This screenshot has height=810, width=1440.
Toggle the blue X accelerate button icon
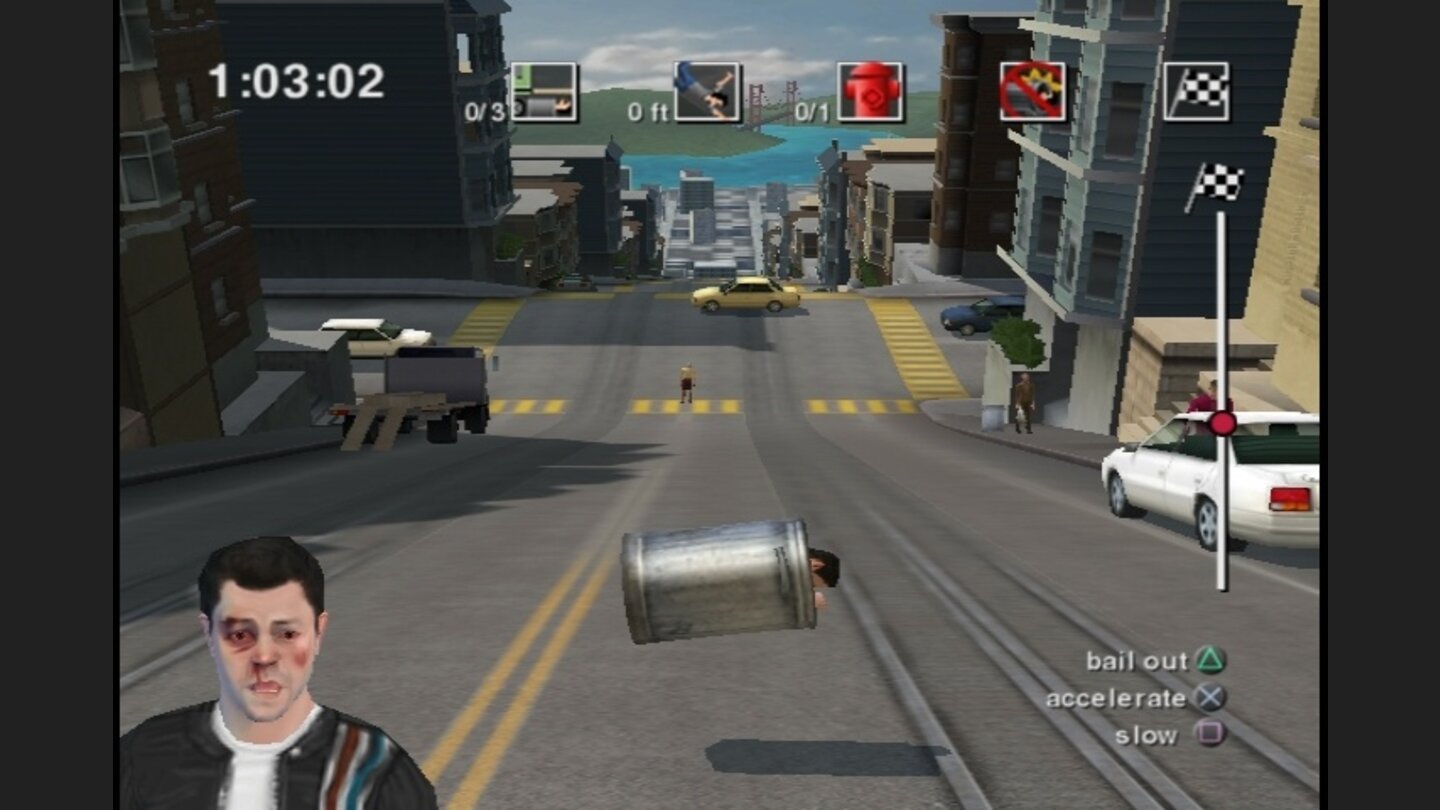click(x=1211, y=698)
